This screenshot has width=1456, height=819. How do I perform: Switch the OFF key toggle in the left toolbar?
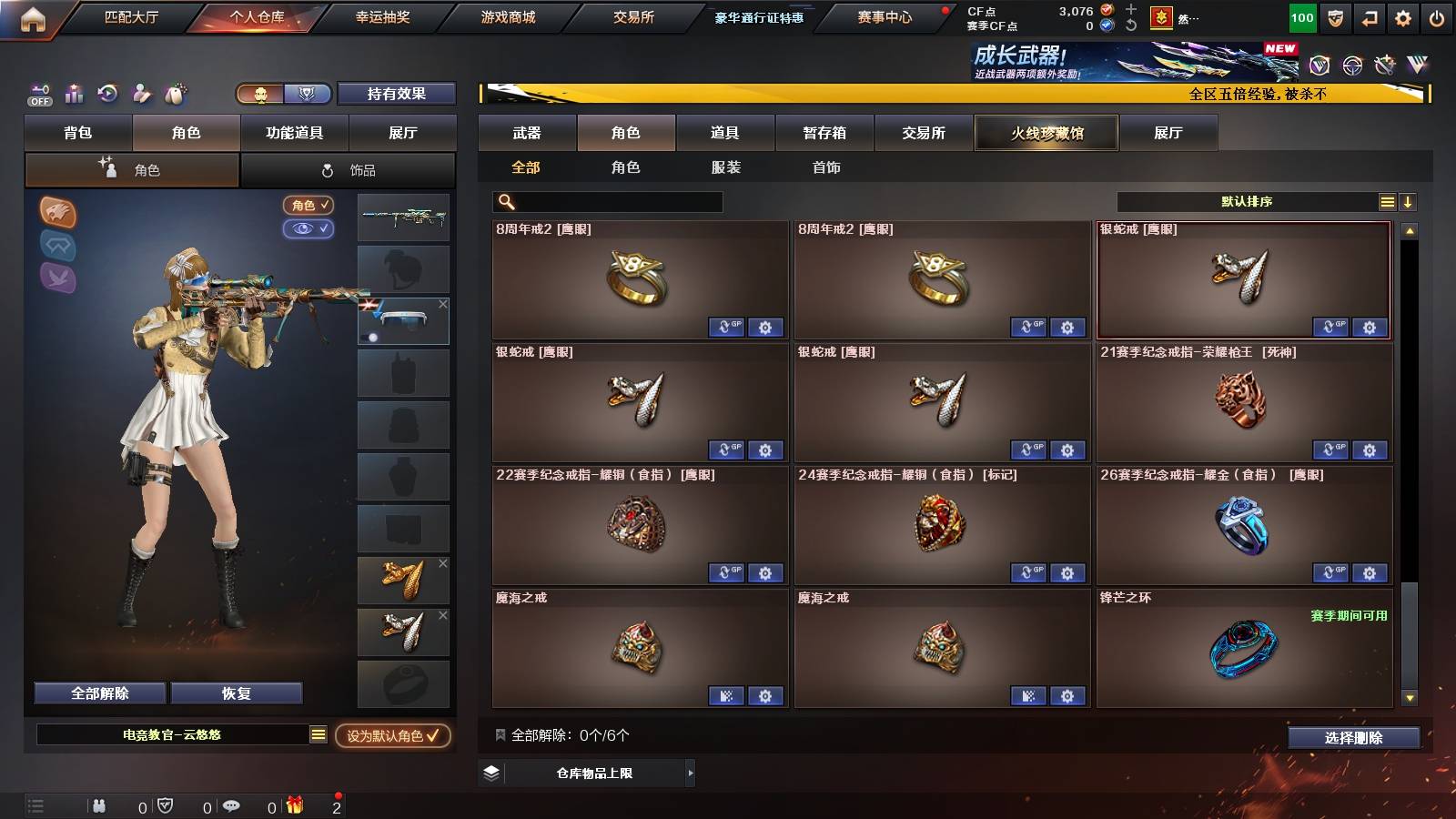click(38, 94)
